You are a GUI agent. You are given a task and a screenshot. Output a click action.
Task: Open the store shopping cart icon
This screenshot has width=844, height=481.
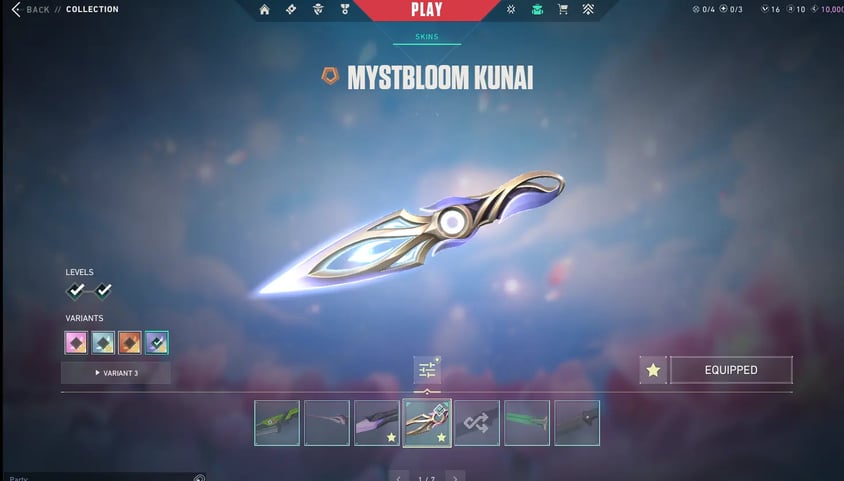coord(562,10)
